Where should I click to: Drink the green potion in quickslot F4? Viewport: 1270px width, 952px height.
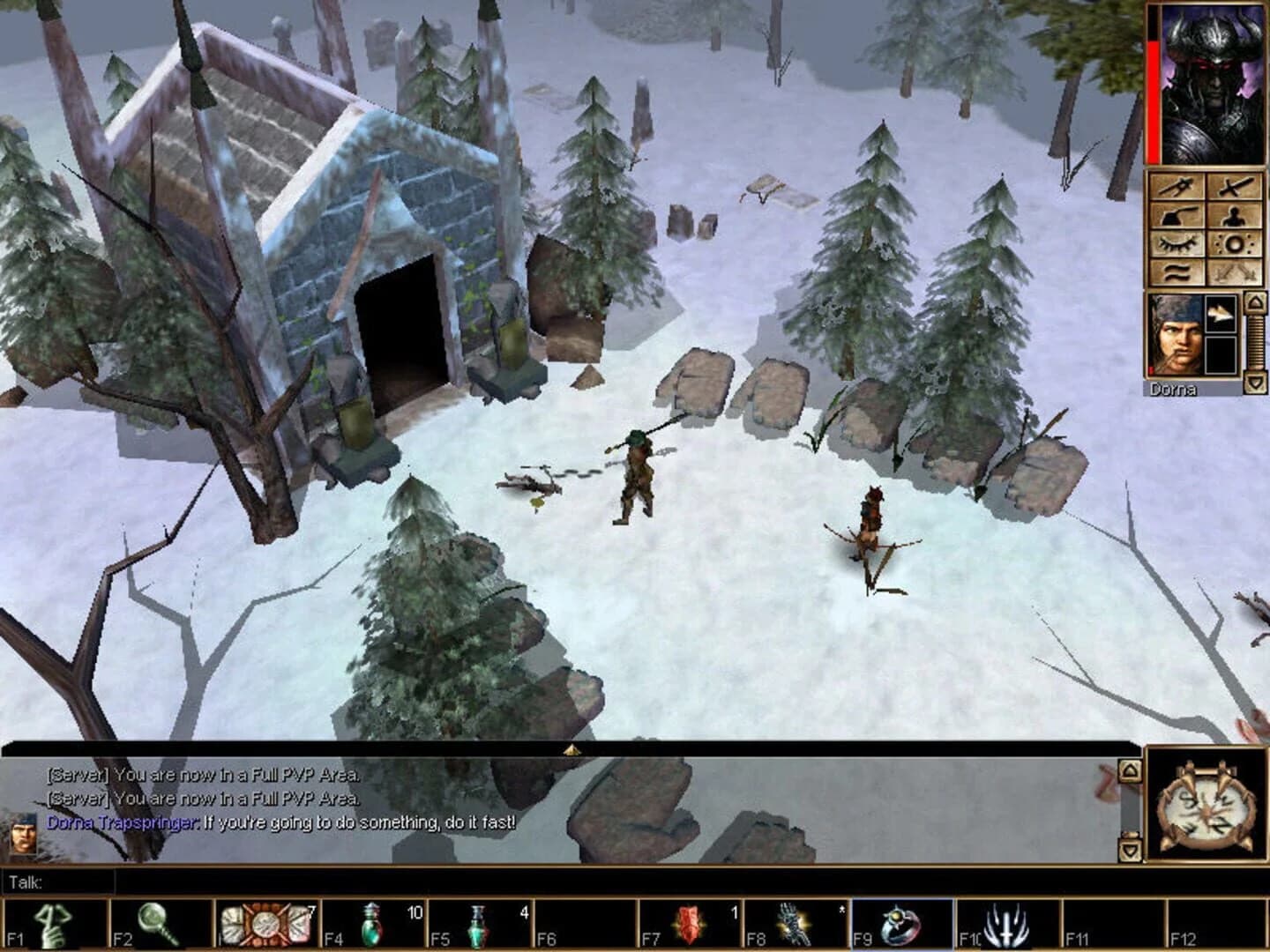click(x=370, y=922)
